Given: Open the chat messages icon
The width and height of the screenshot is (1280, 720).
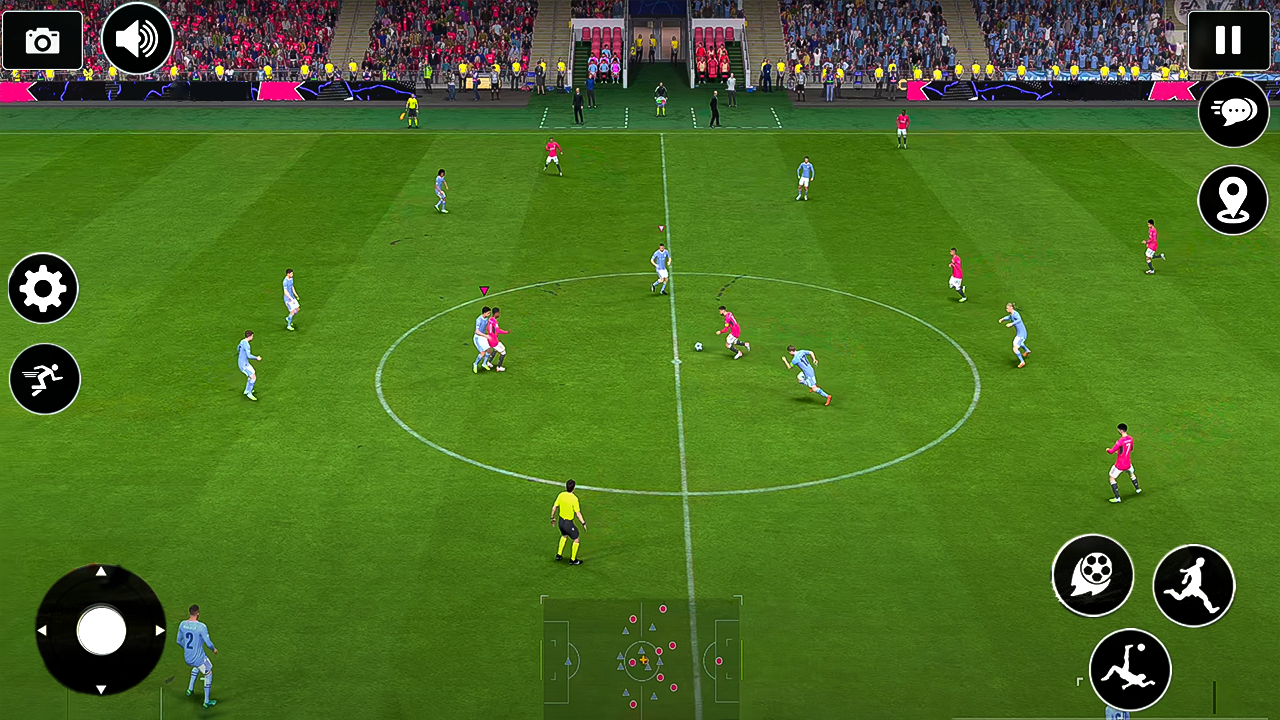Looking at the screenshot, I should tap(1233, 112).
